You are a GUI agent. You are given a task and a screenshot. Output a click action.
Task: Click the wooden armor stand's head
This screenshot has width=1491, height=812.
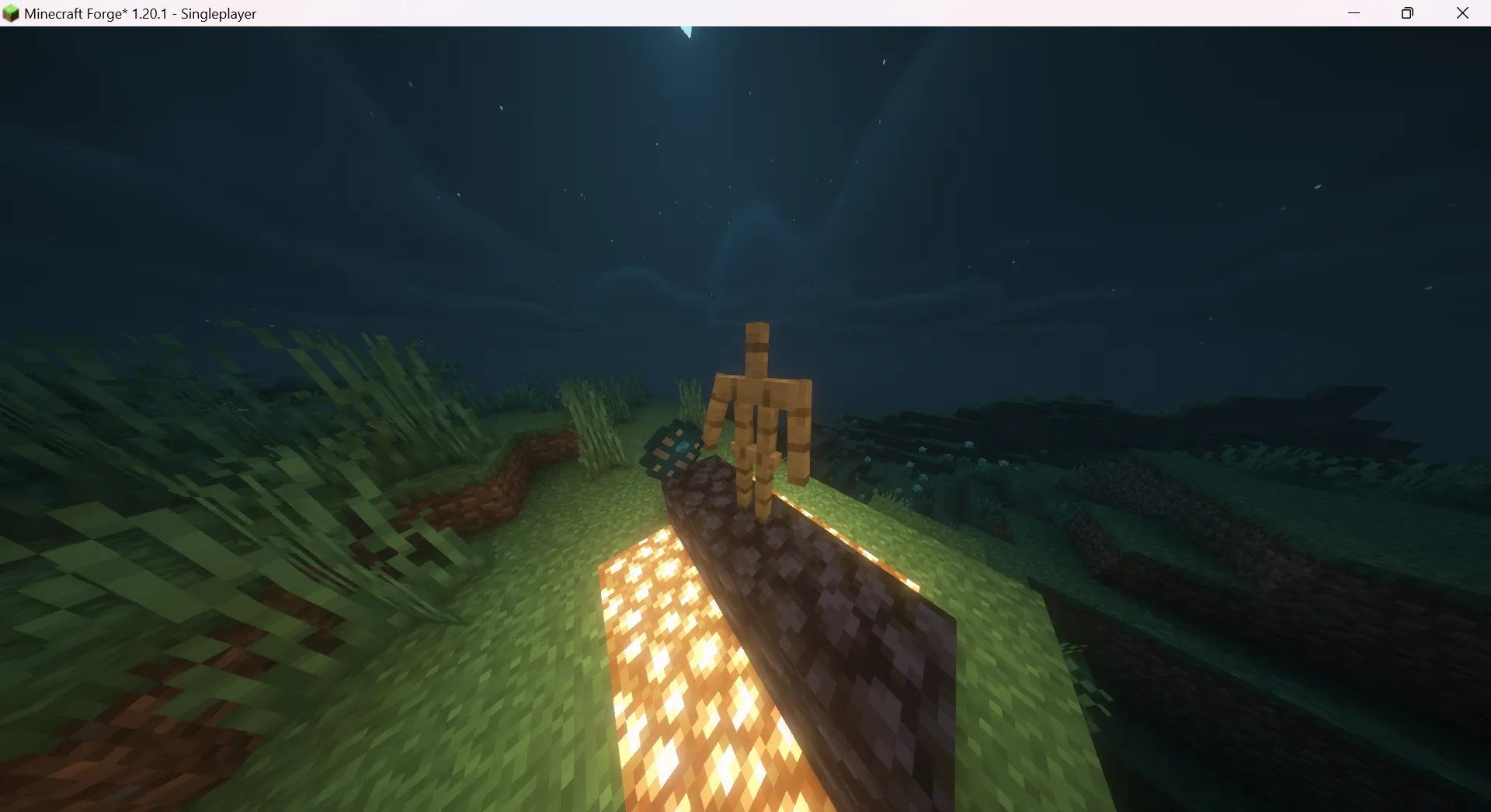click(x=756, y=342)
